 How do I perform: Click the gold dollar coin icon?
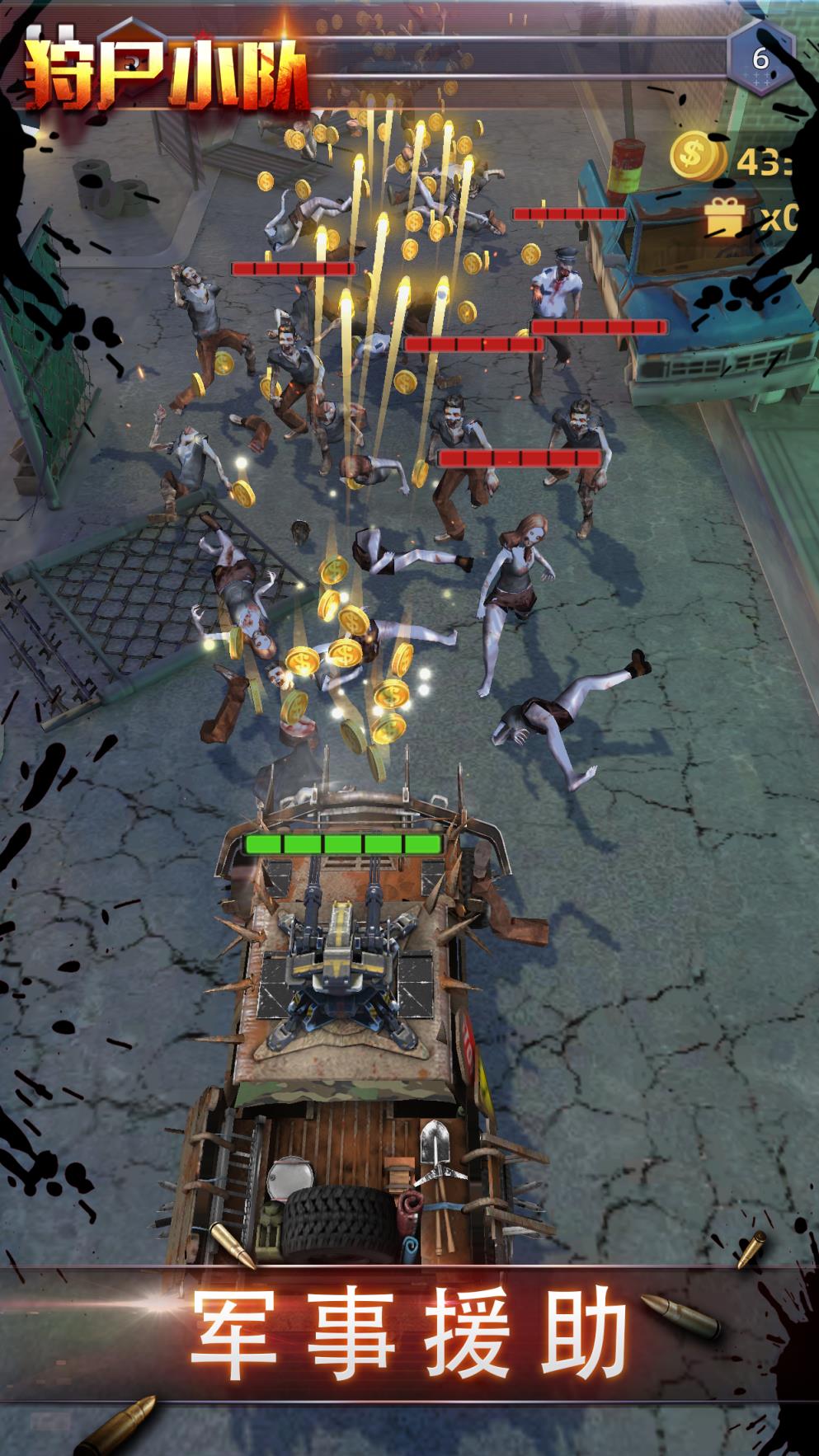[x=697, y=157]
